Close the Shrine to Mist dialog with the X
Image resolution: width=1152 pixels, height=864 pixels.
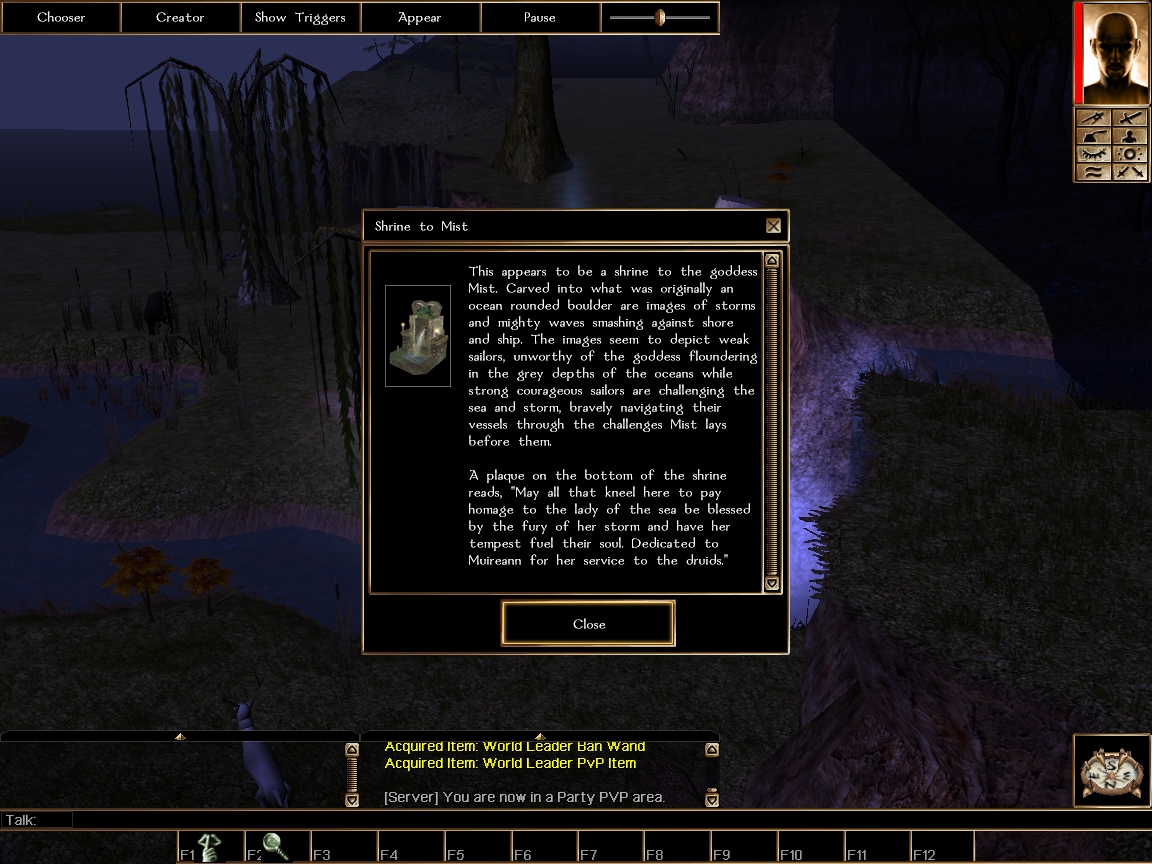point(773,226)
